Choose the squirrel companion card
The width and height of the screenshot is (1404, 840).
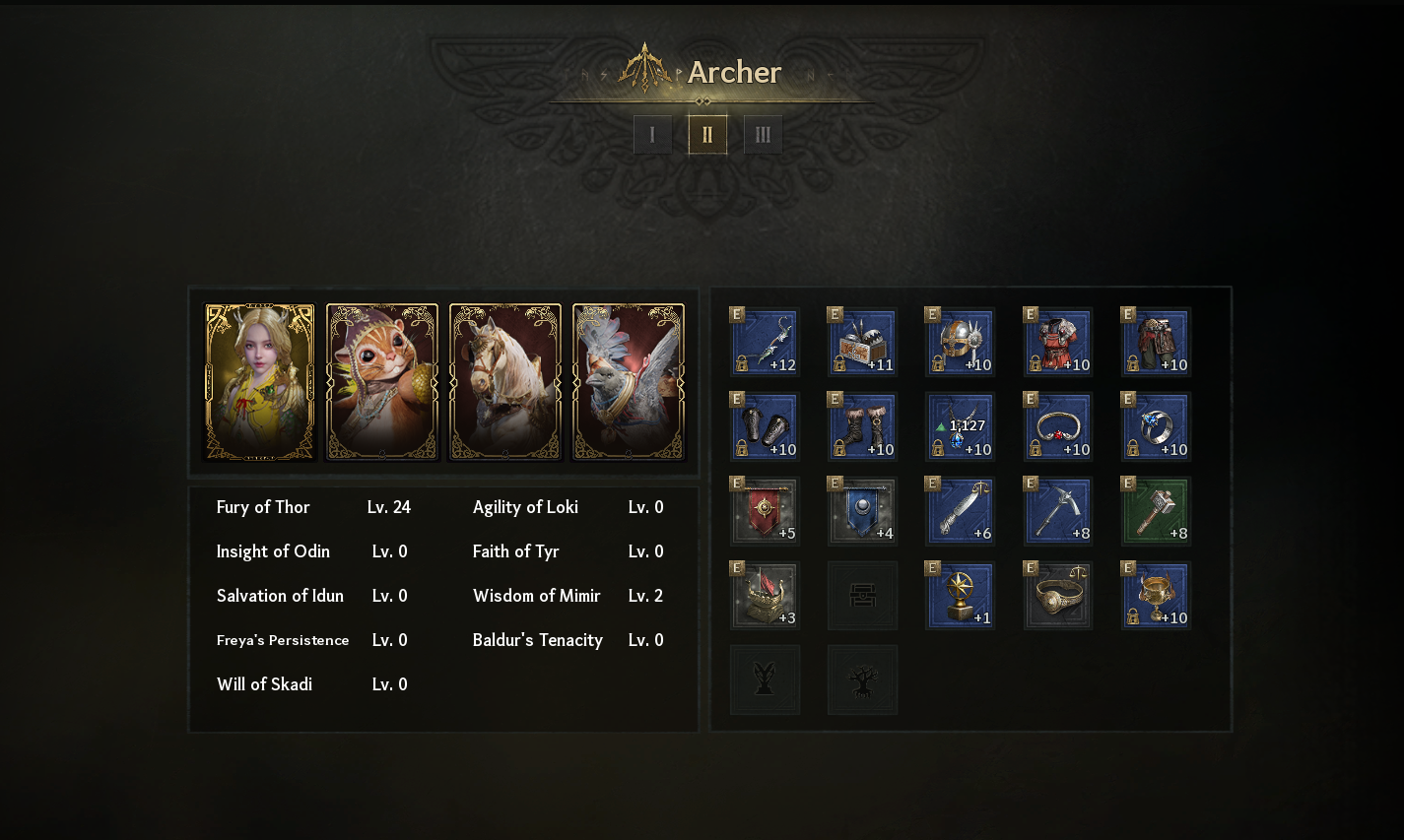(x=382, y=382)
